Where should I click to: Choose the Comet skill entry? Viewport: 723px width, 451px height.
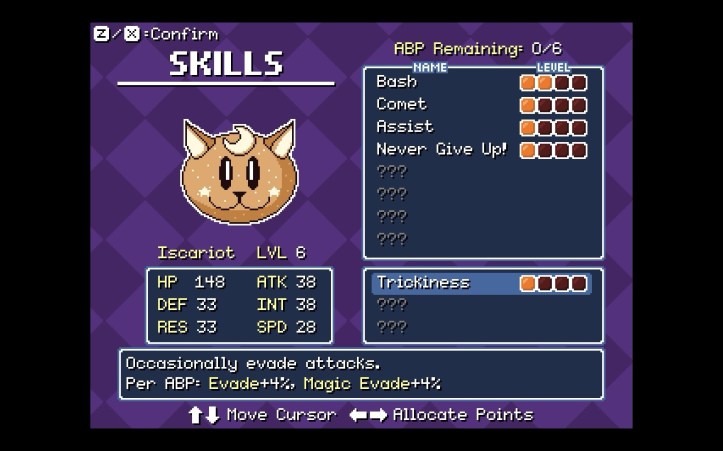click(x=402, y=105)
